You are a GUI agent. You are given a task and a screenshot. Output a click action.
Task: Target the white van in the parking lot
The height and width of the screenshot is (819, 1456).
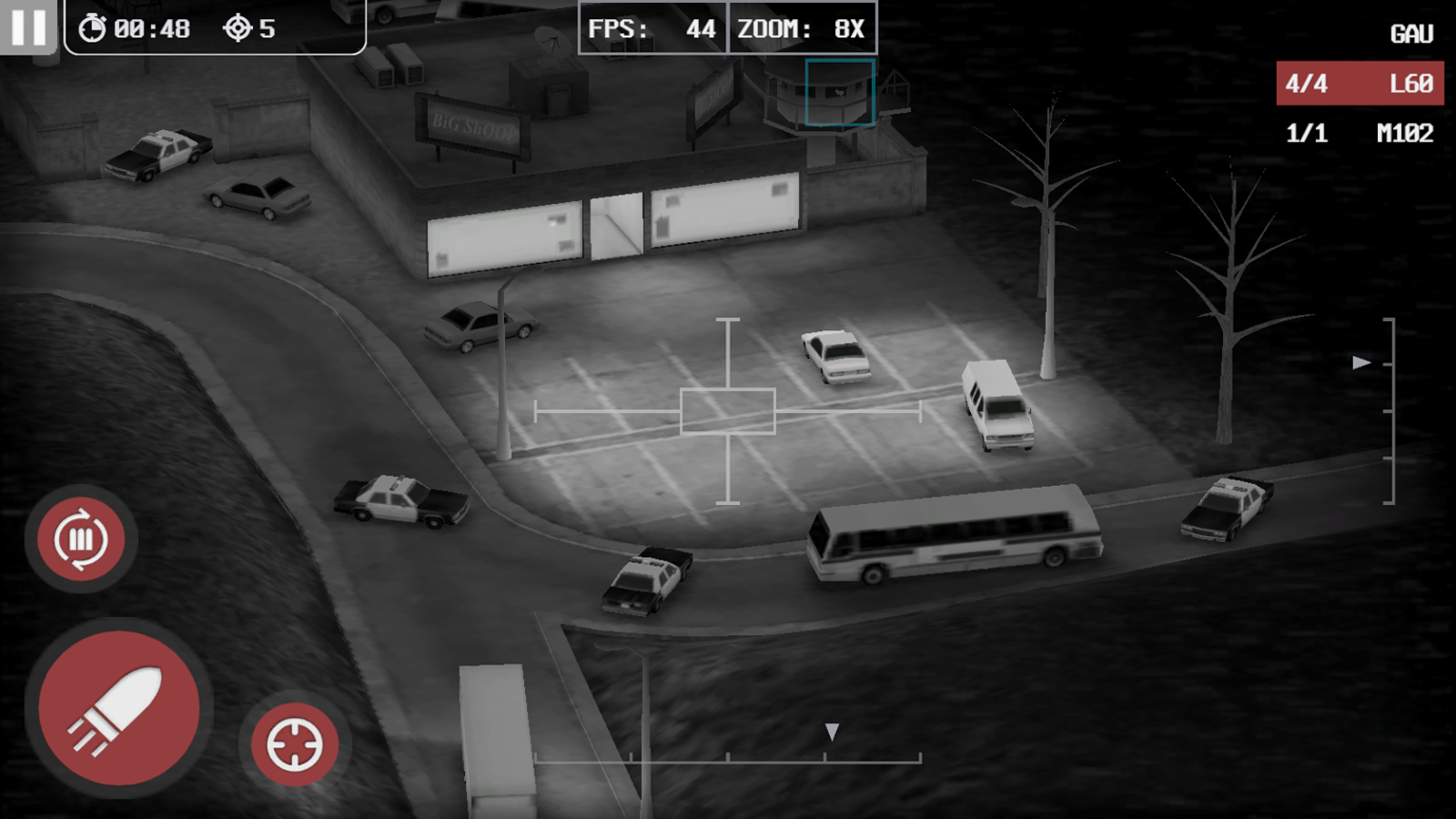[x=995, y=403]
